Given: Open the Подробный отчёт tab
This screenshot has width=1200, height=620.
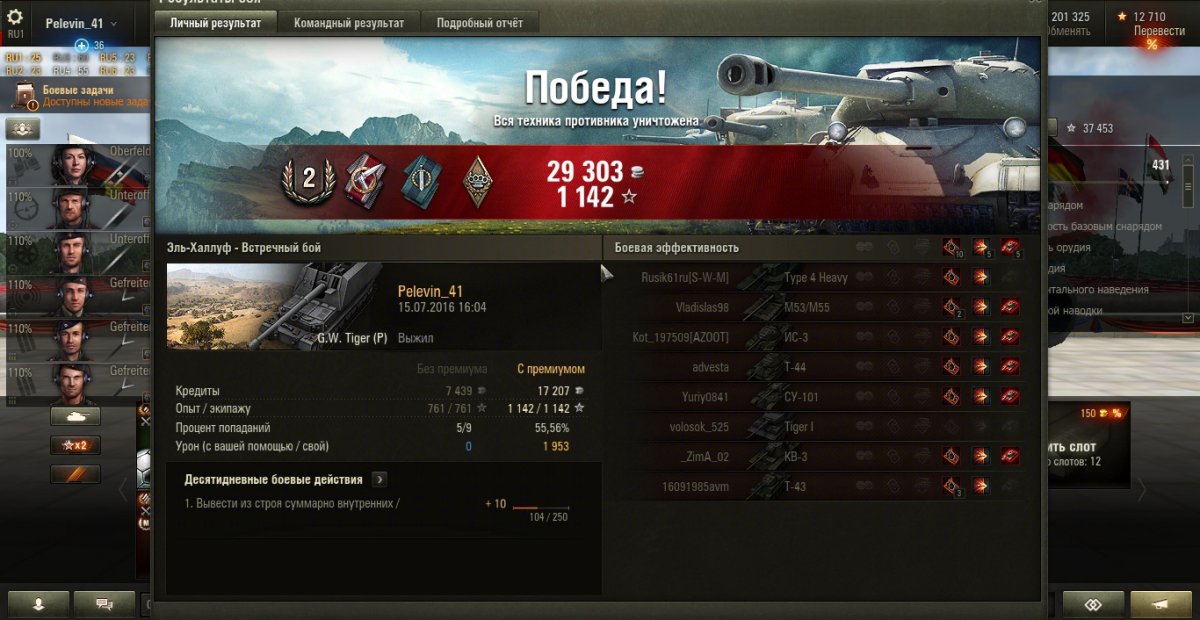Looking at the screenshot, I should point(481,23).
